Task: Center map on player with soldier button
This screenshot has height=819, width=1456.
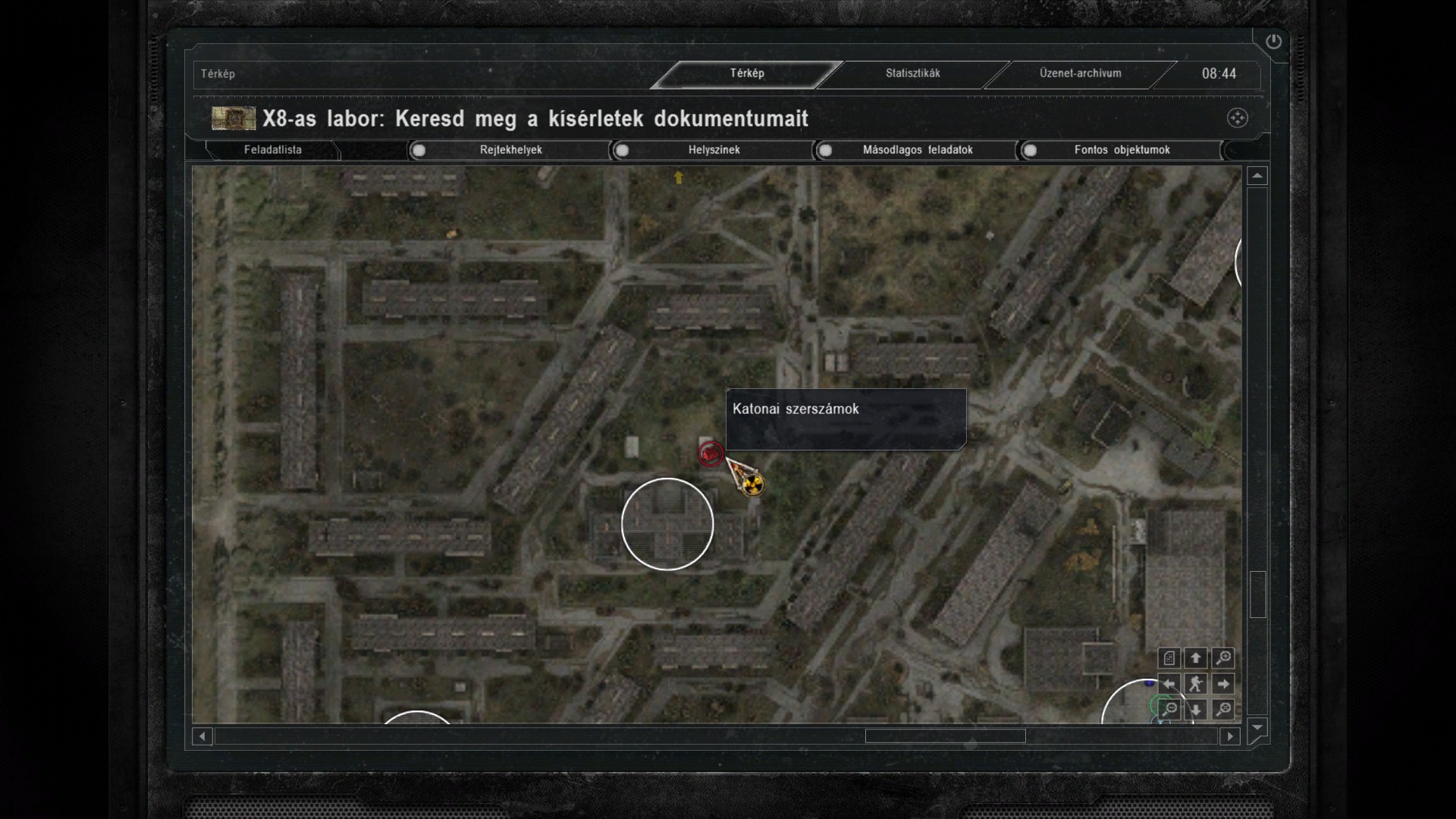Action: [1196, 684]
